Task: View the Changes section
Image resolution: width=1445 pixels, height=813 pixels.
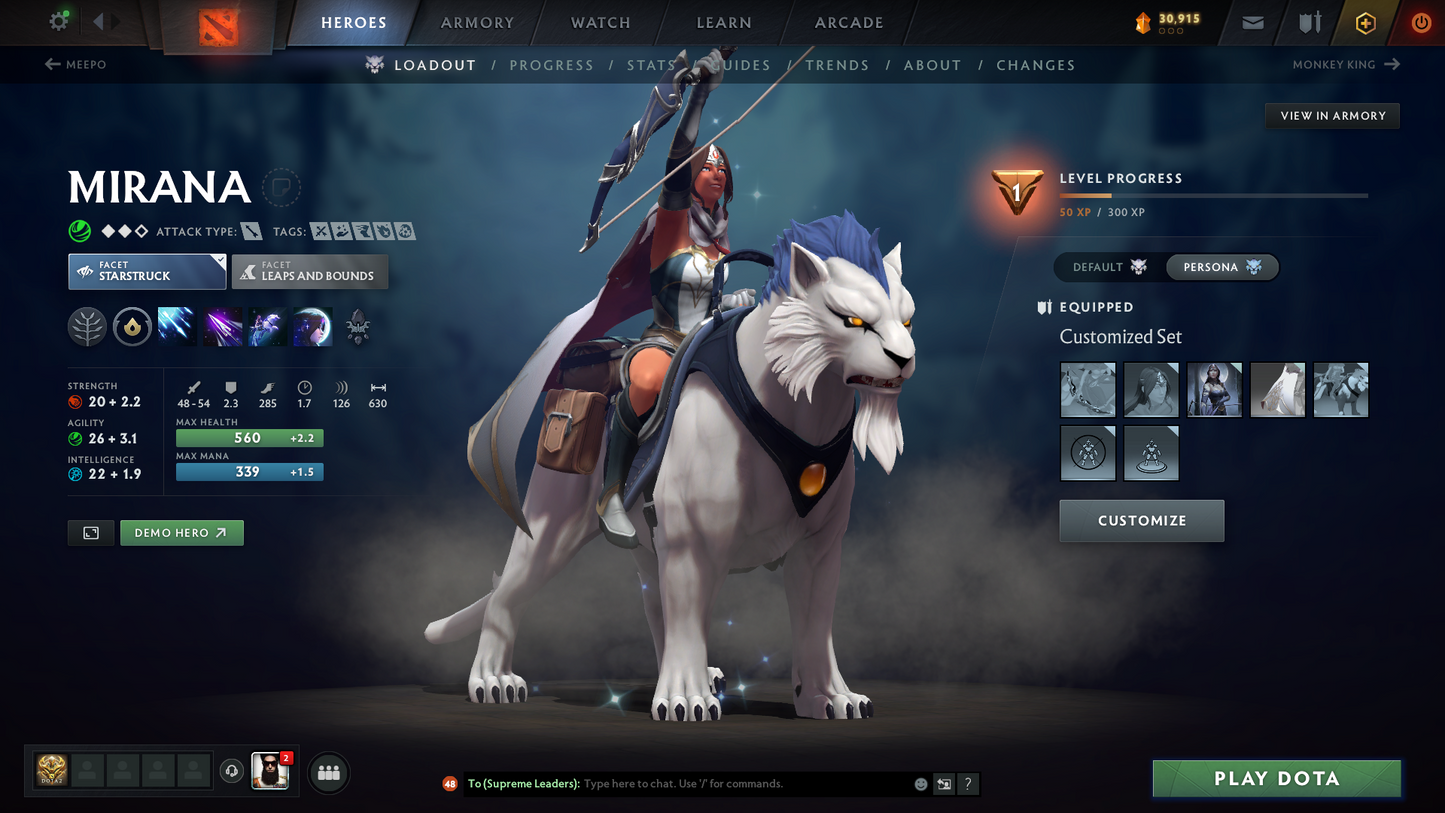Action: [1035, 65]
